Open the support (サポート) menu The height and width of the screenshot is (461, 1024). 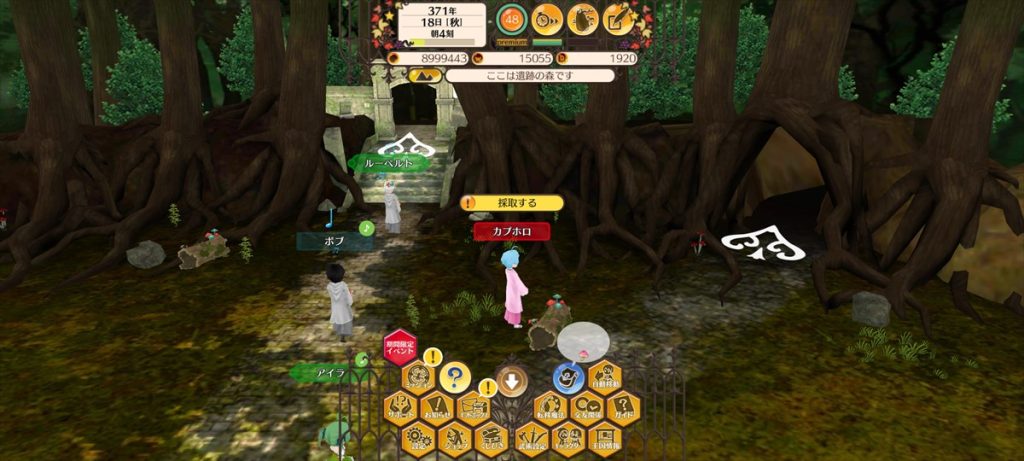tap(399, 407)
